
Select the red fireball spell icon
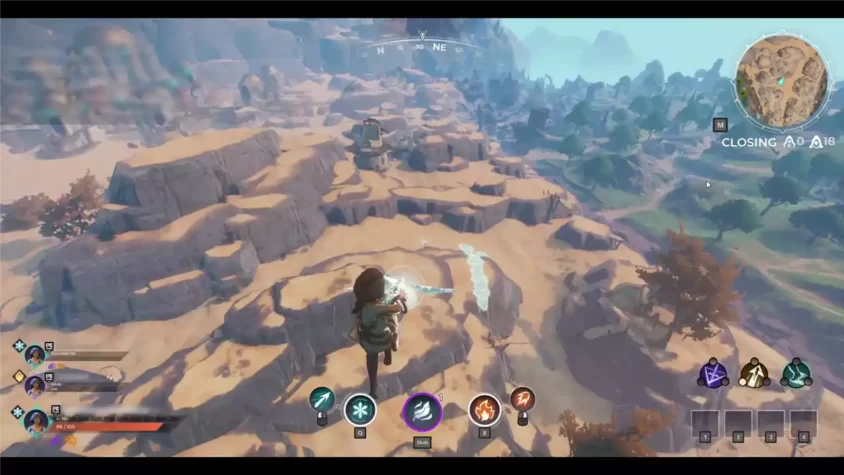pyautogui.click(x=521, y=399)
